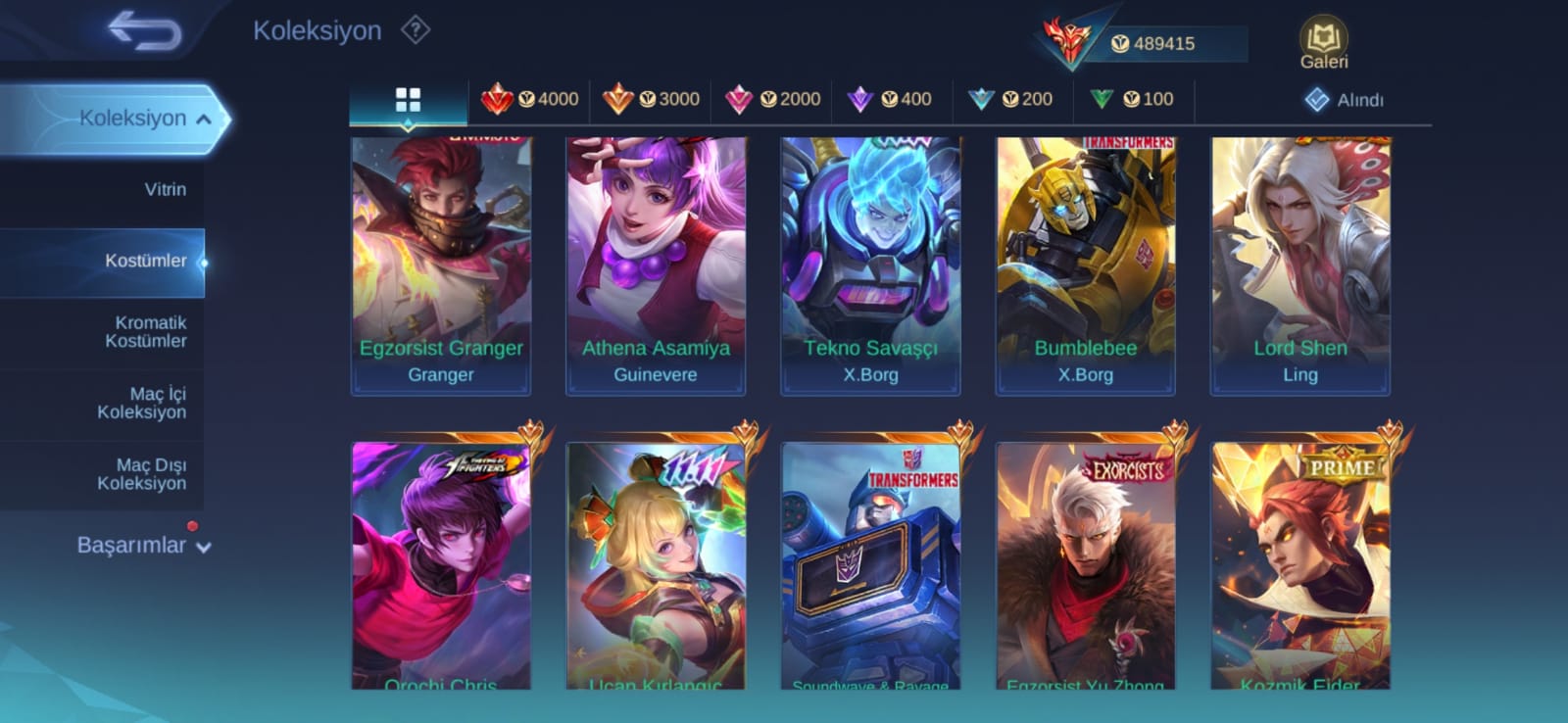The height and width of the screenshot is (723, 1568).
Task: Select the Egzorsist Granger skin card
Action: pos(441,265)
